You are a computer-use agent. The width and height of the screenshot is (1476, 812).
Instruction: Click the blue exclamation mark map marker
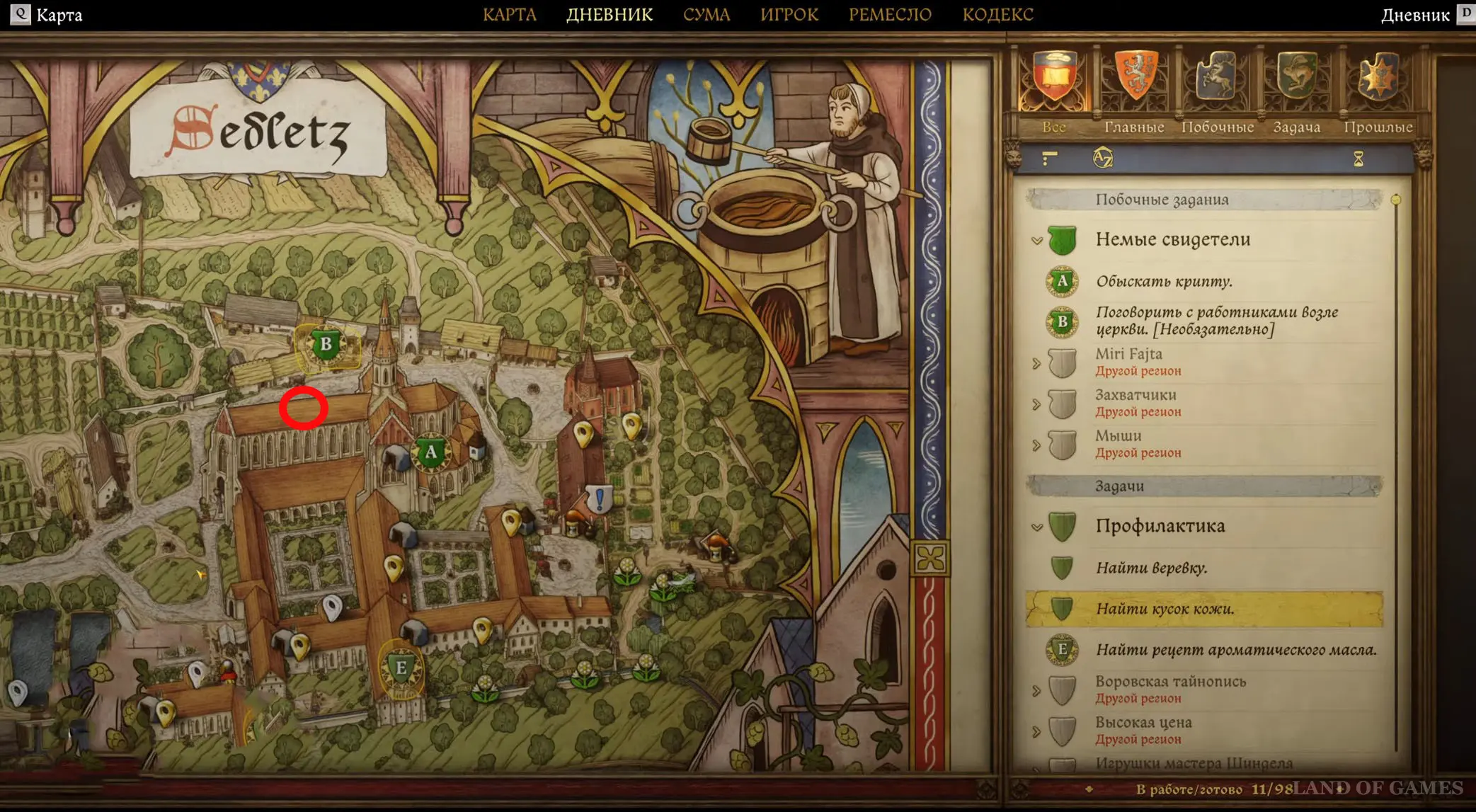[600, 498]
